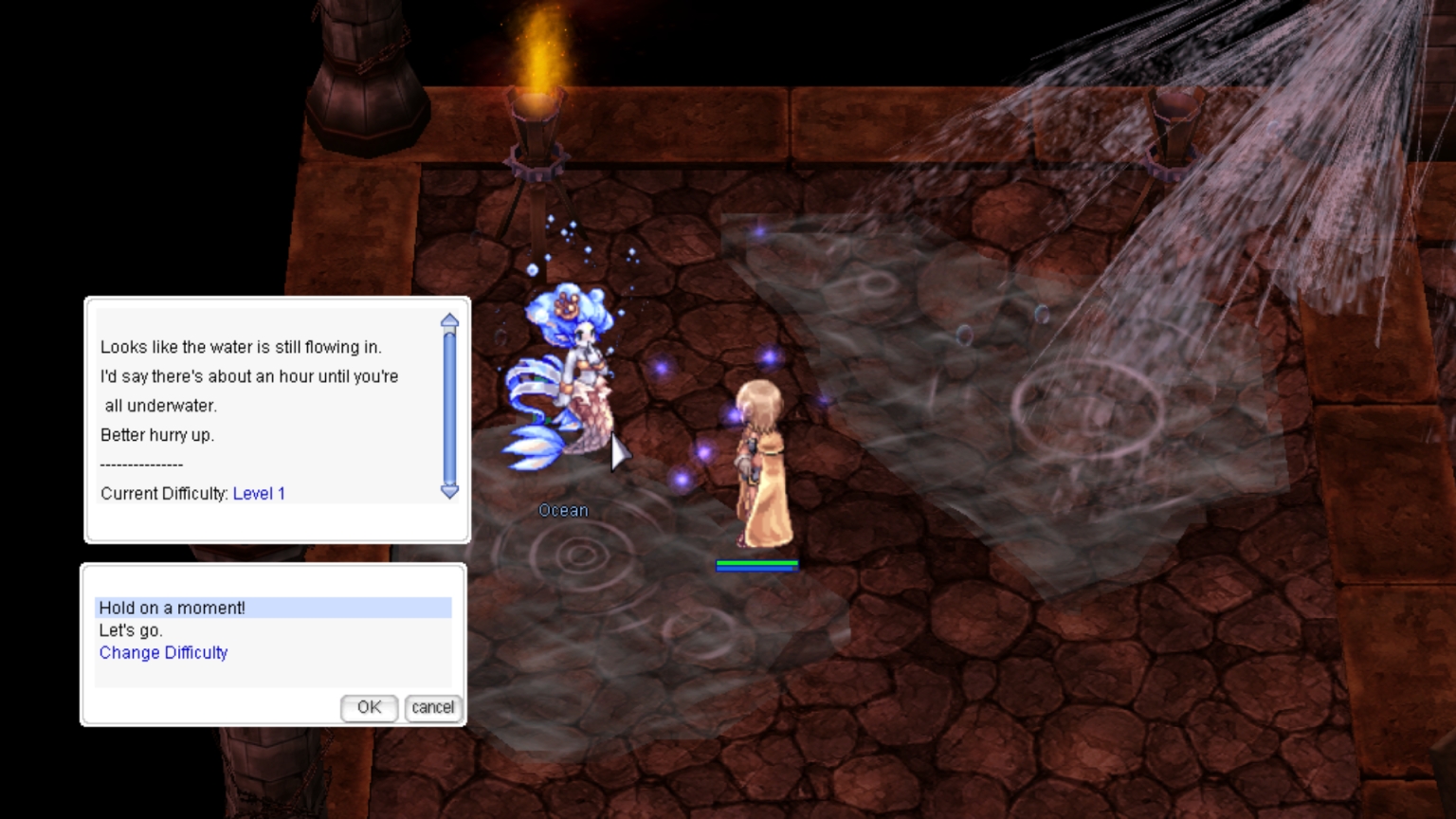Screen dimensions: 1456x819
Task: Click the dialogue scrollbar's down arrow
Action: coord(450,491)
